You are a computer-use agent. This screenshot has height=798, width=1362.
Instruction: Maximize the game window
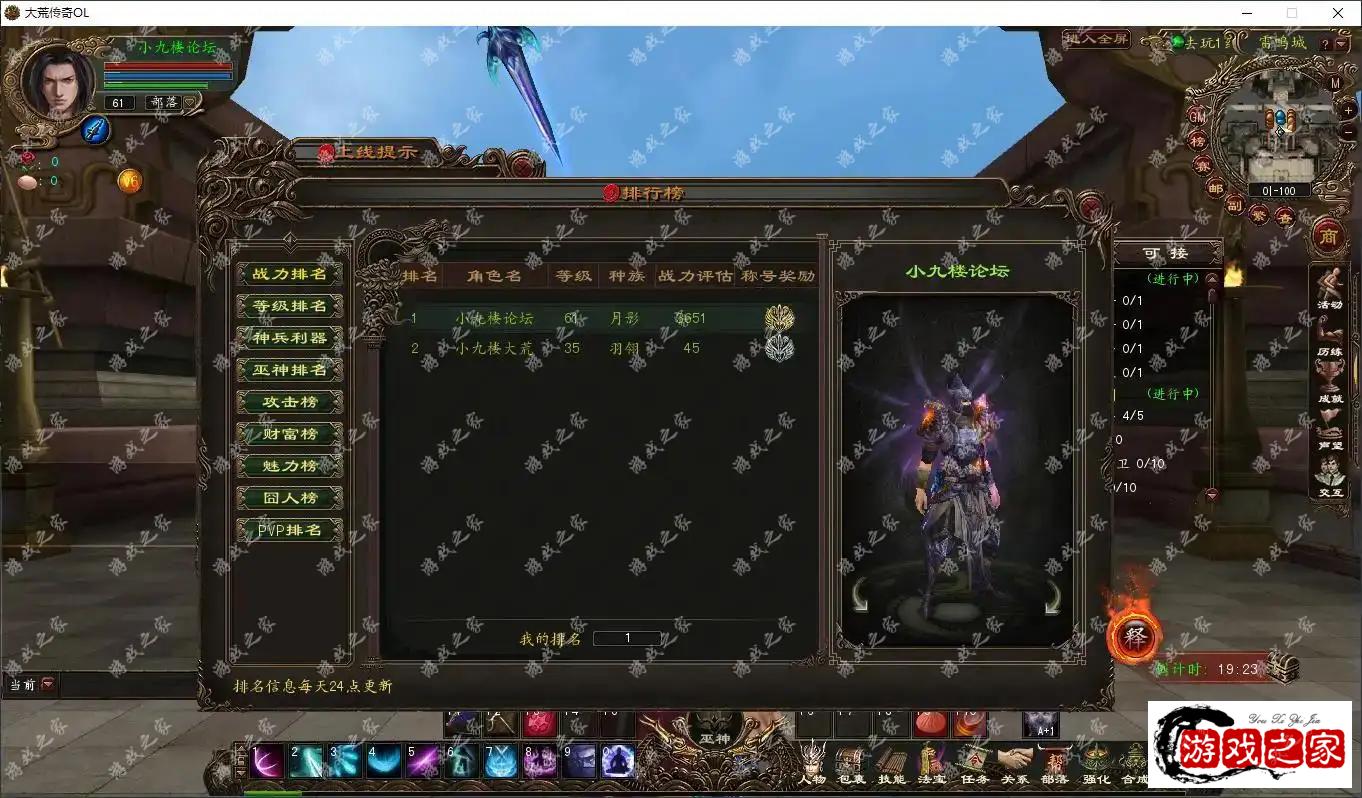[1292, 13]
